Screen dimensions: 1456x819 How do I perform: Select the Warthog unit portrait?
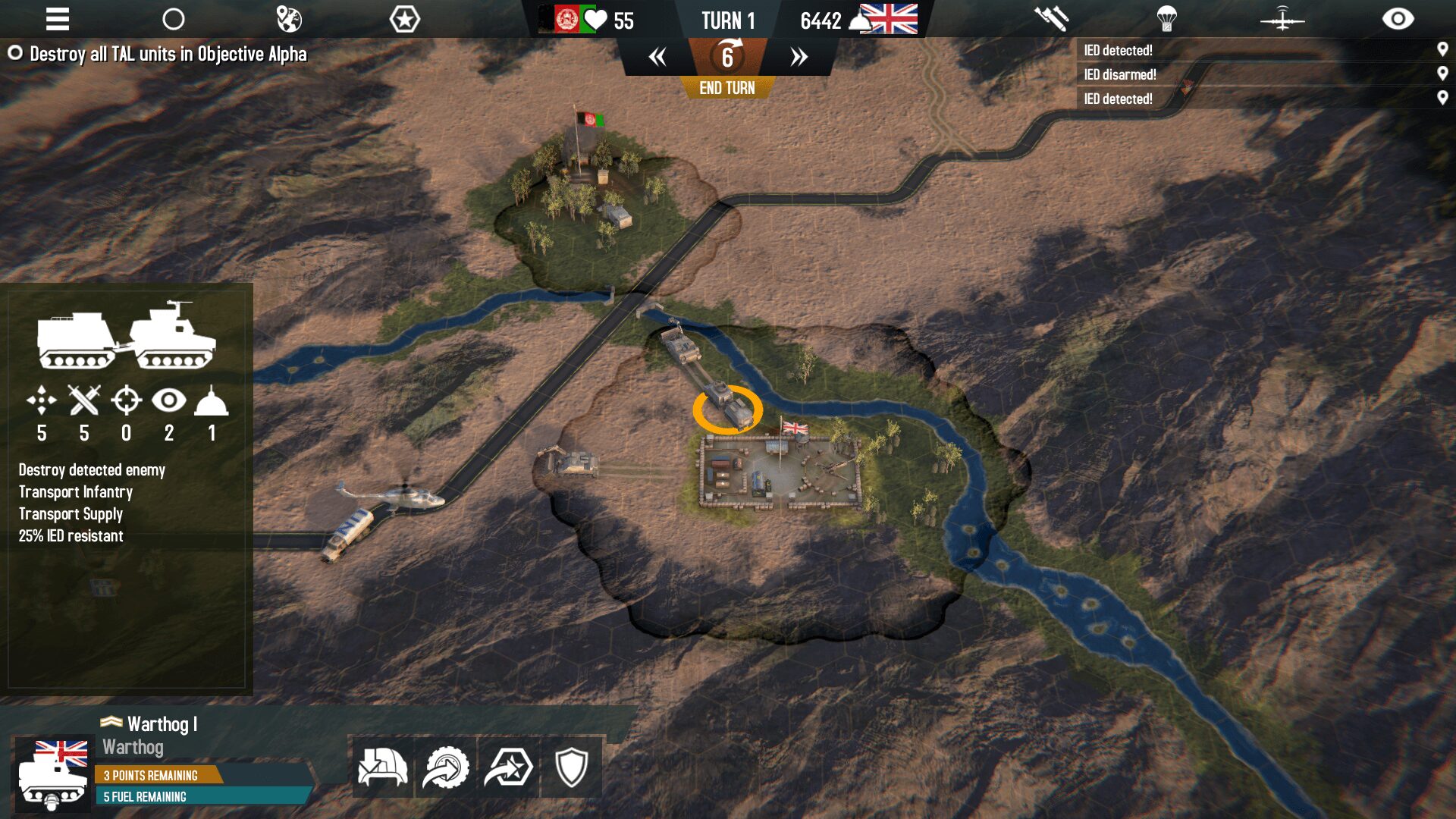coord(53,775)
